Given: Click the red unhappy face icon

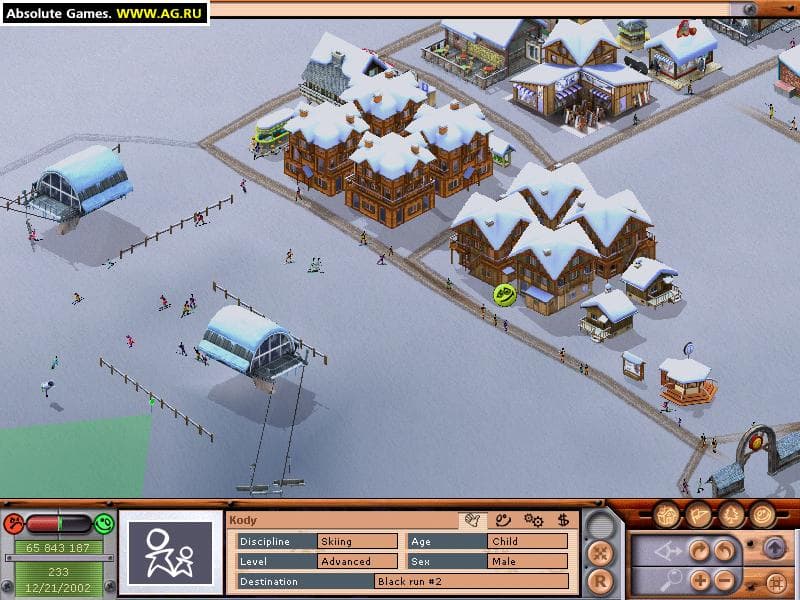Looking at the screenshot, I should point(14,523).
